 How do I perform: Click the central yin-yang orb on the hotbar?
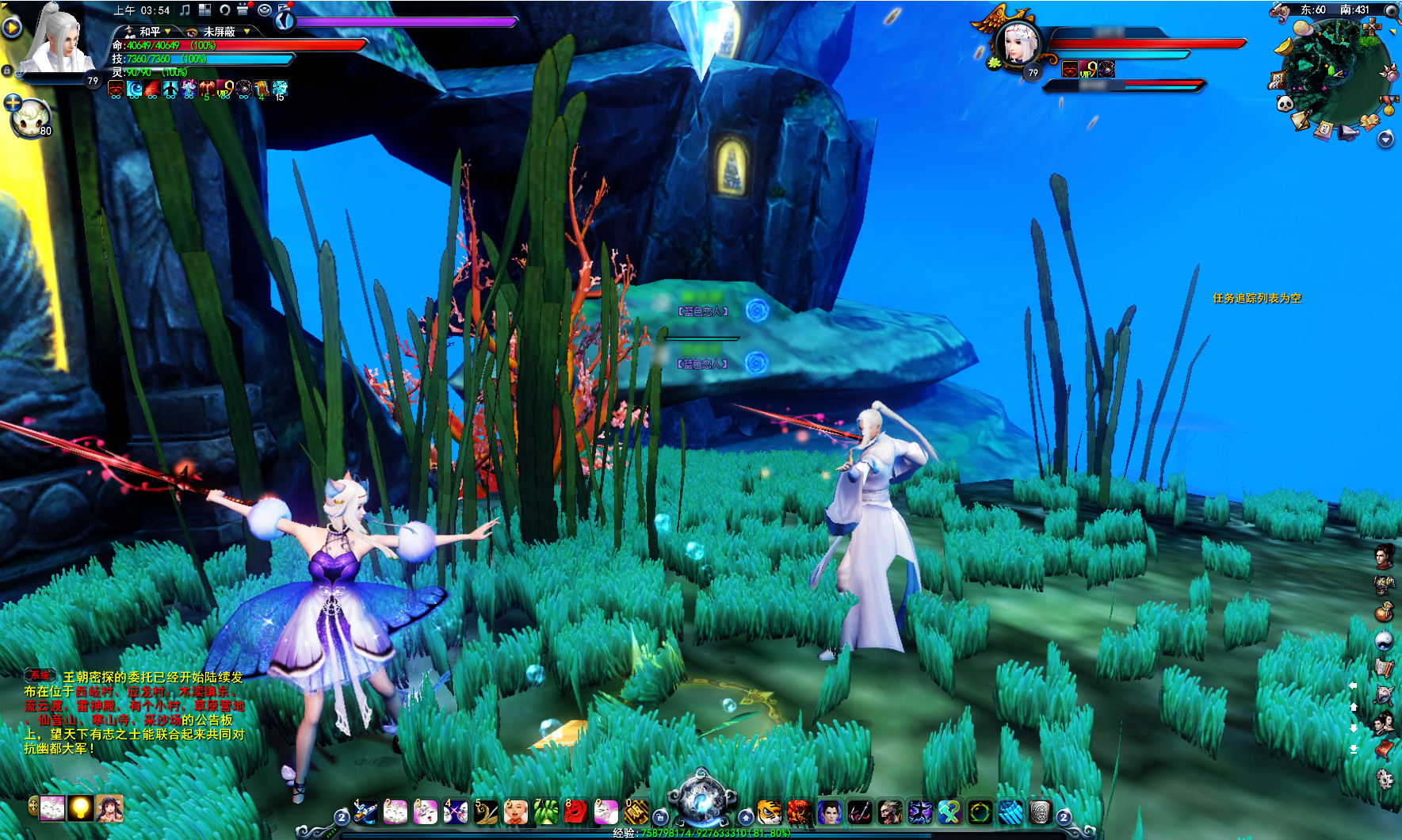tap(701, 800)
